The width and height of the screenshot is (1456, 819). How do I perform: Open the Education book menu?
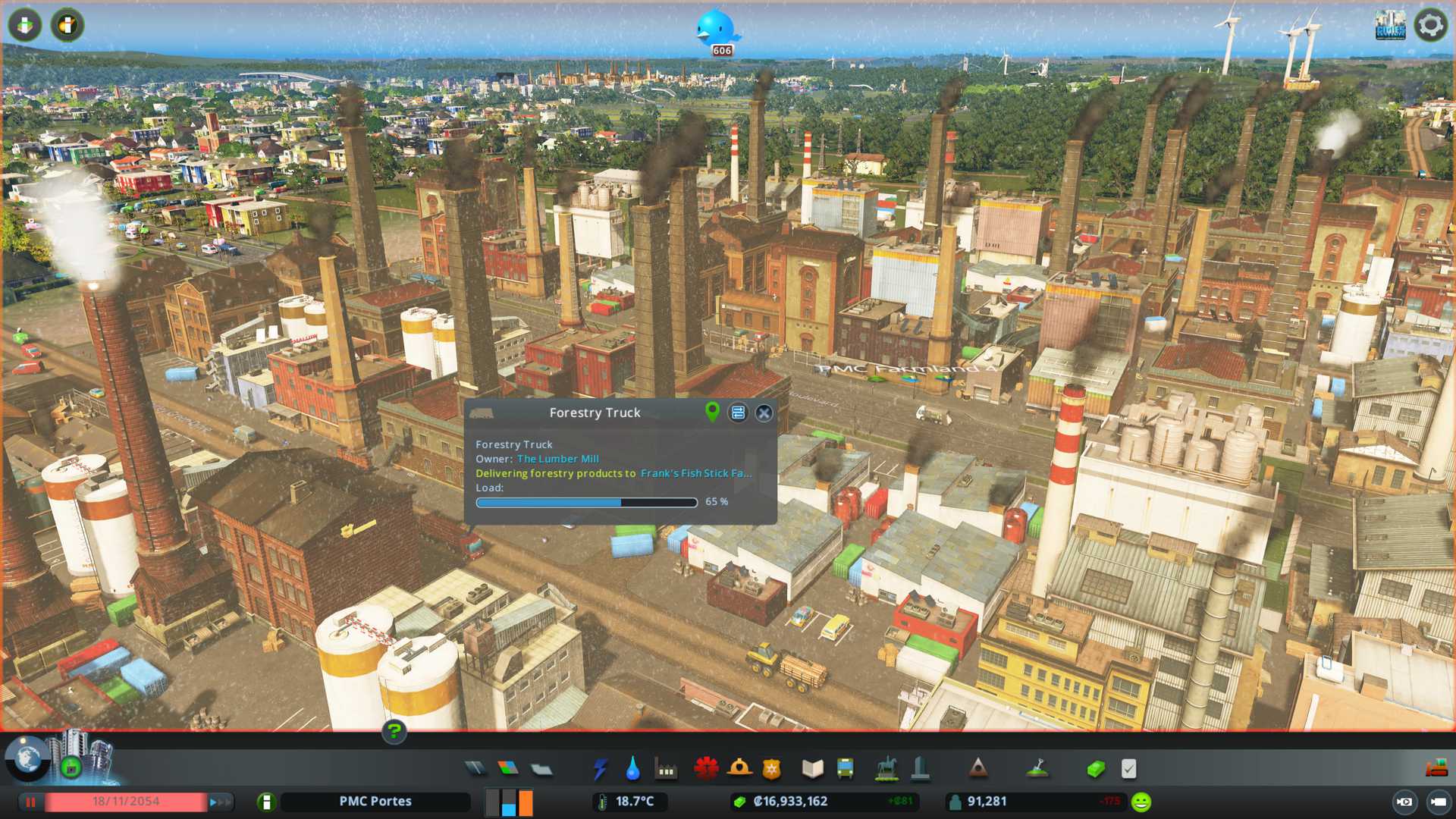coord(812,769)
